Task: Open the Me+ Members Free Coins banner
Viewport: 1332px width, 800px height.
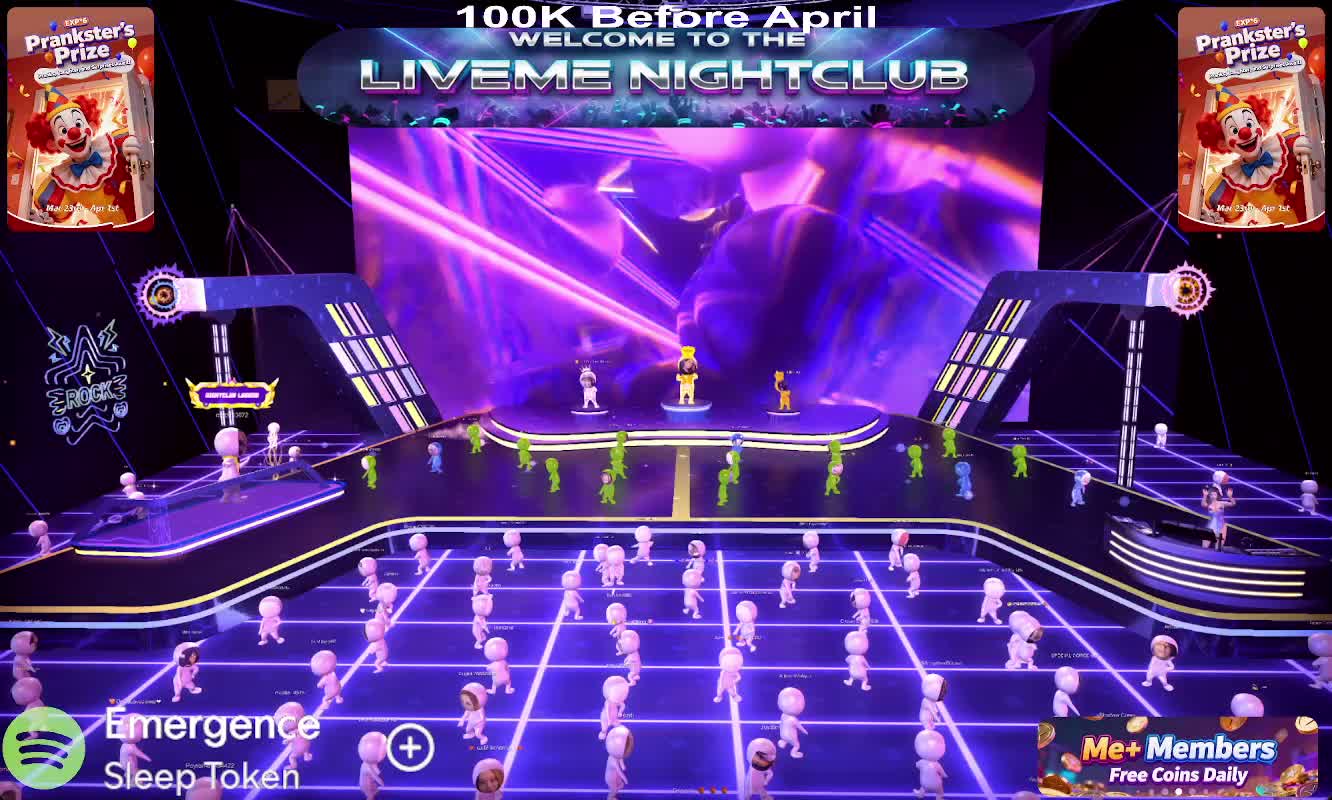Action: click(1177, 757)
